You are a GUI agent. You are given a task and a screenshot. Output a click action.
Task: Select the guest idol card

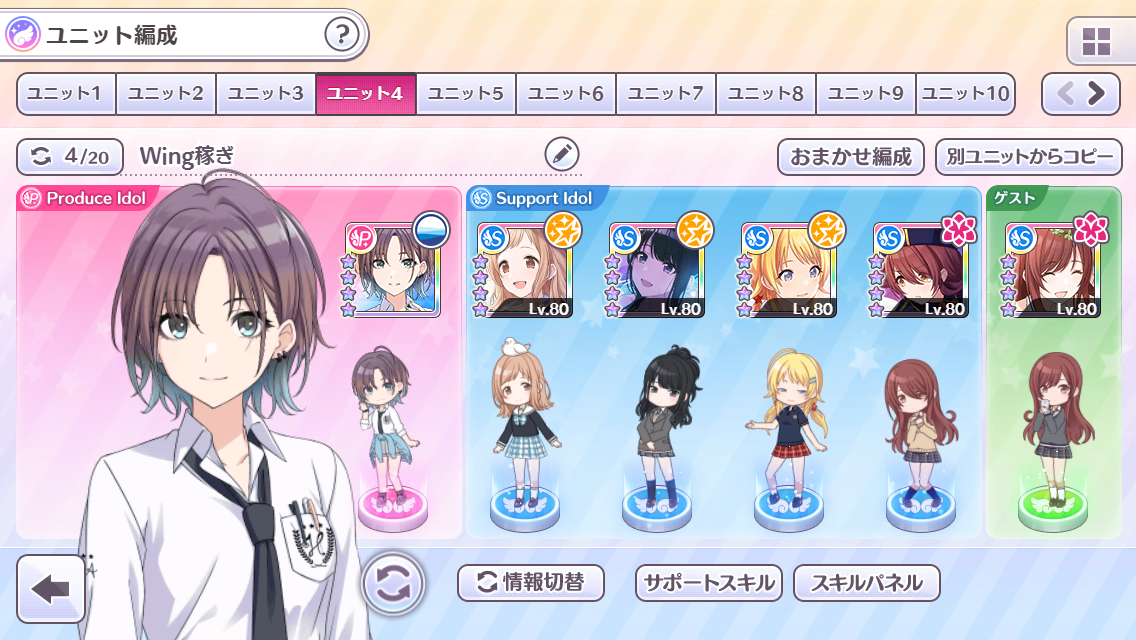[x=1054, y=270]
